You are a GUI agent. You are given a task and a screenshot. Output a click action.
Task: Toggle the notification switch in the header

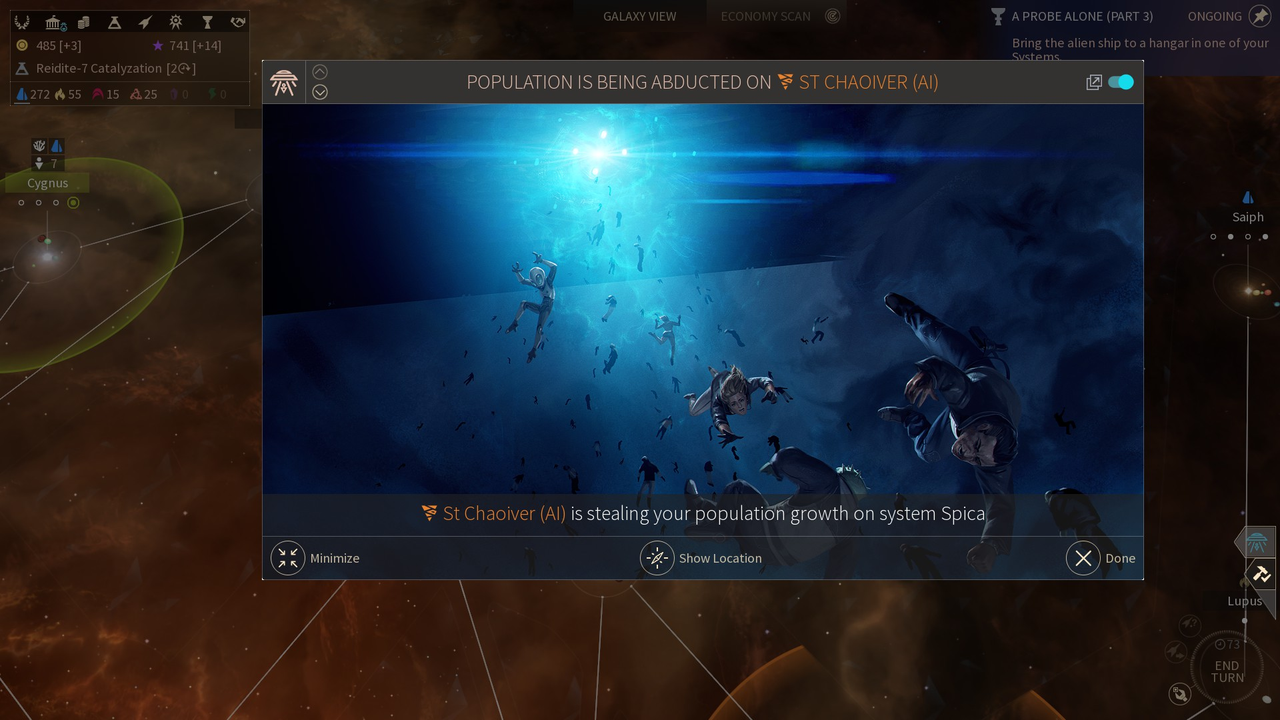pos(1121,82)
